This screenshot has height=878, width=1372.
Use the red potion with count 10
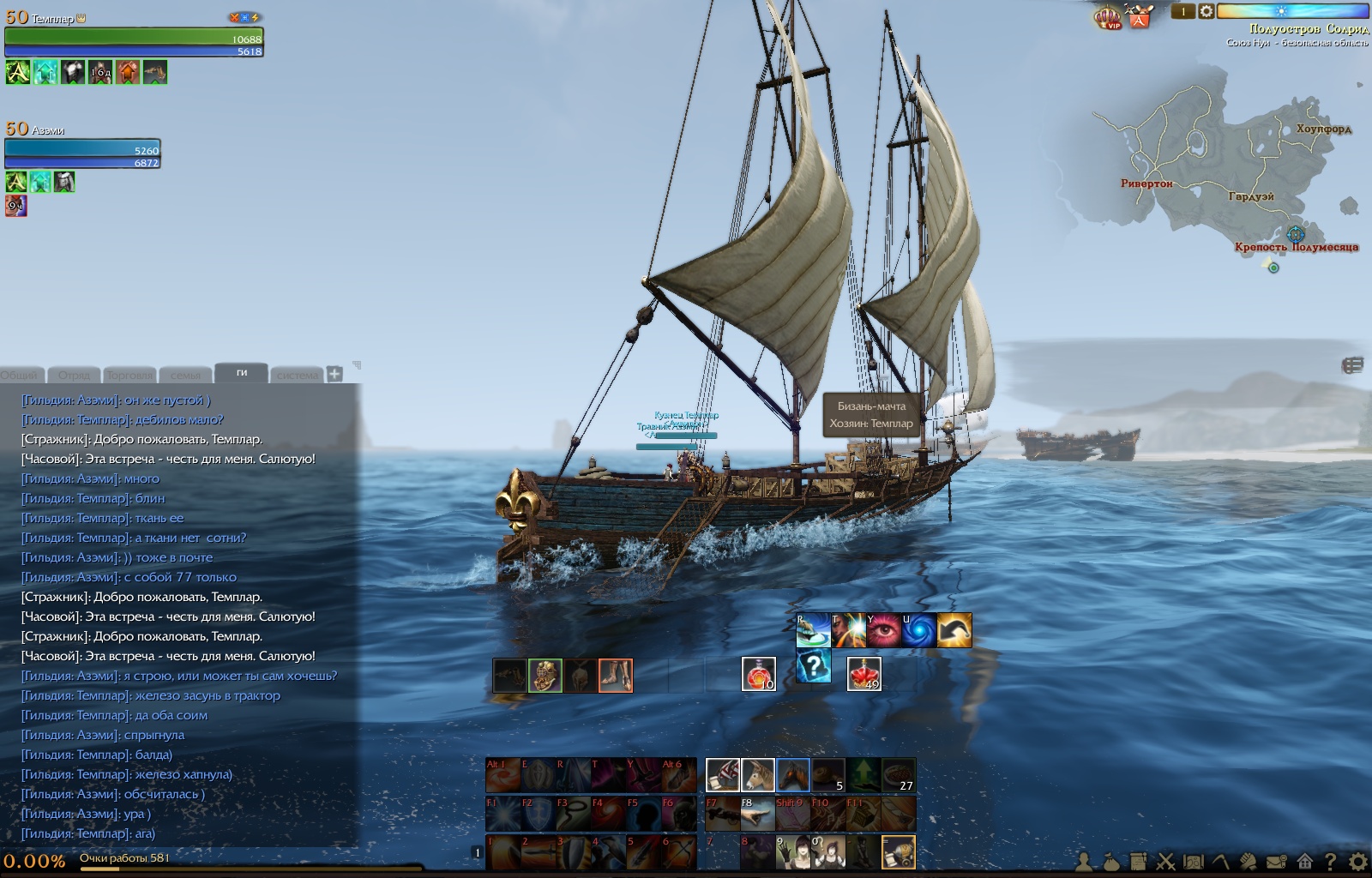pyautogui.click(x=758, y=674)
